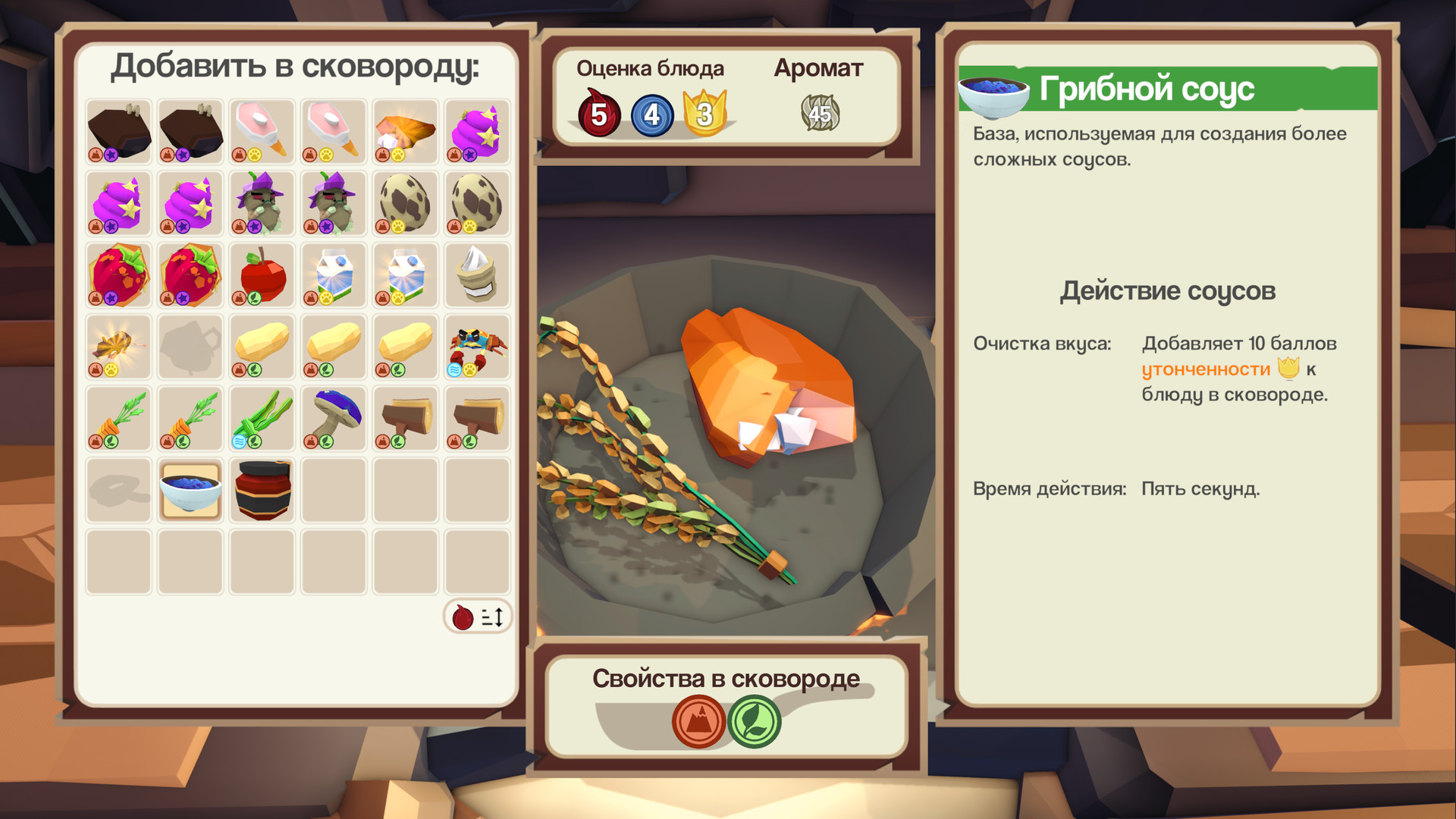Add a carrot to the pan
The height and width of the screenshot is (819, 1456).
click(x=117, y=418)
